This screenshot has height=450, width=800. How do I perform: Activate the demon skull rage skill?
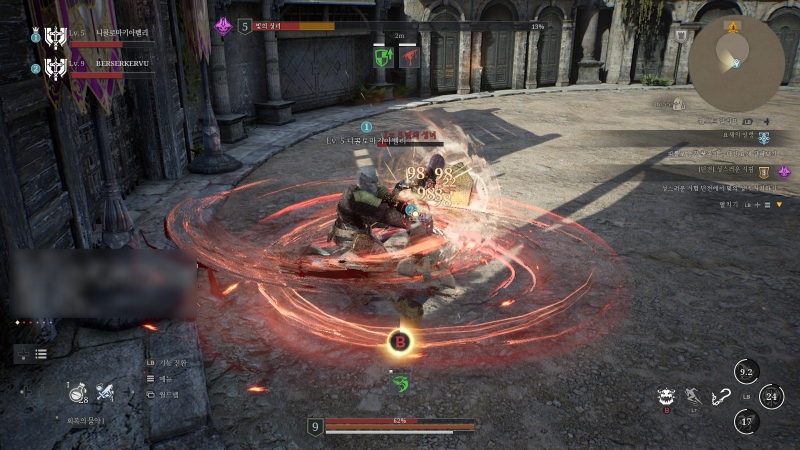coord(665,397)
